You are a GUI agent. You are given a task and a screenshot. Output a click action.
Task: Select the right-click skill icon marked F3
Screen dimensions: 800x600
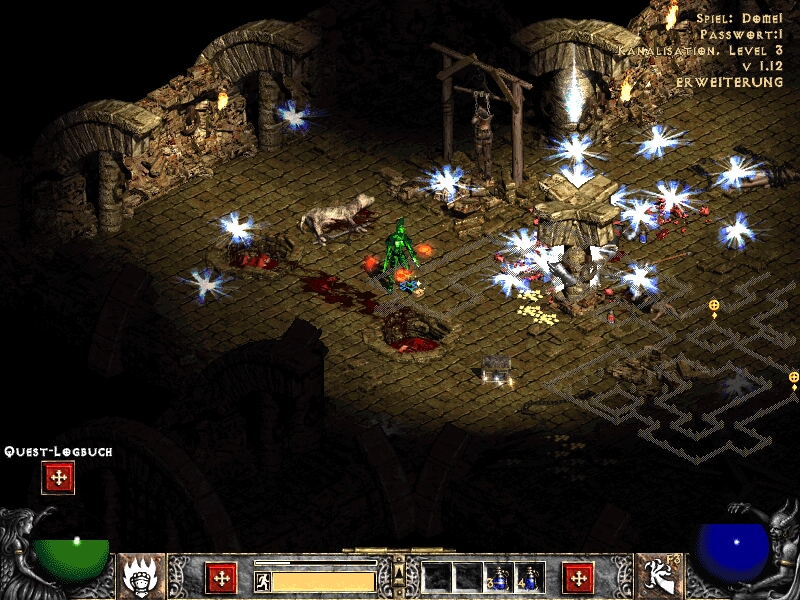click(657, 575)
